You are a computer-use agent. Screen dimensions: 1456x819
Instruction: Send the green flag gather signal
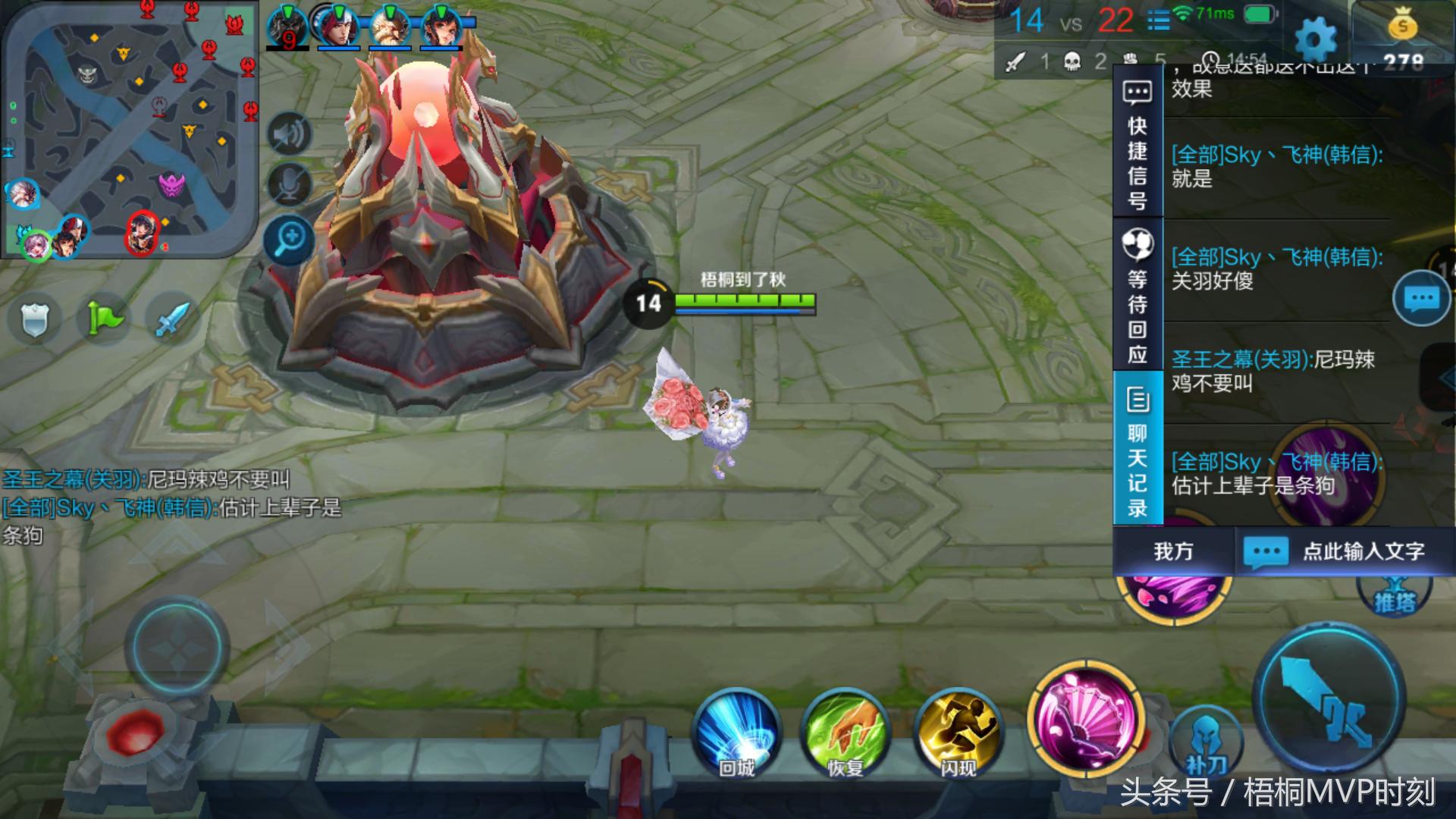coord(105,318)
